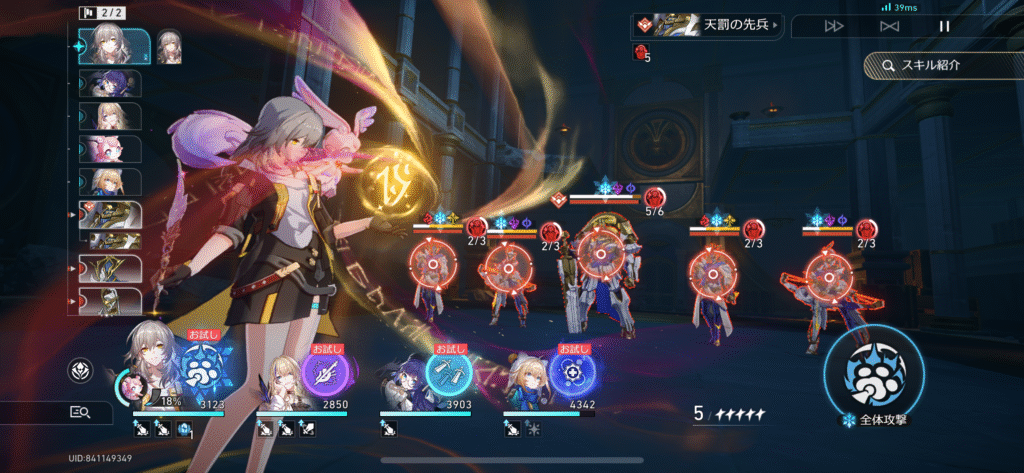Select the active gray-haired turn order card
Screen dimensions: 1024x473
114,46
